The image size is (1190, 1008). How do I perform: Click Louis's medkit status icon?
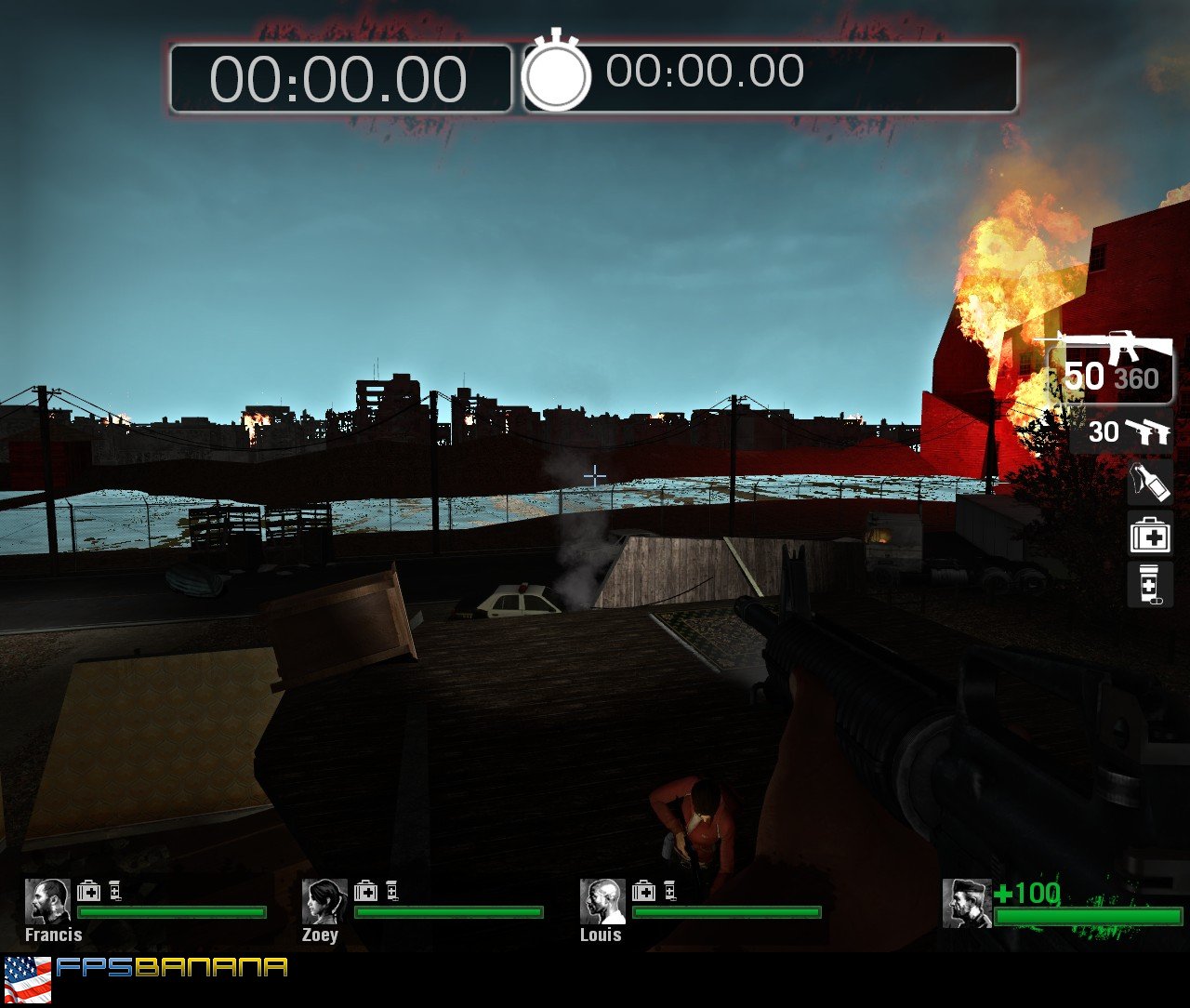pos(642,891)
